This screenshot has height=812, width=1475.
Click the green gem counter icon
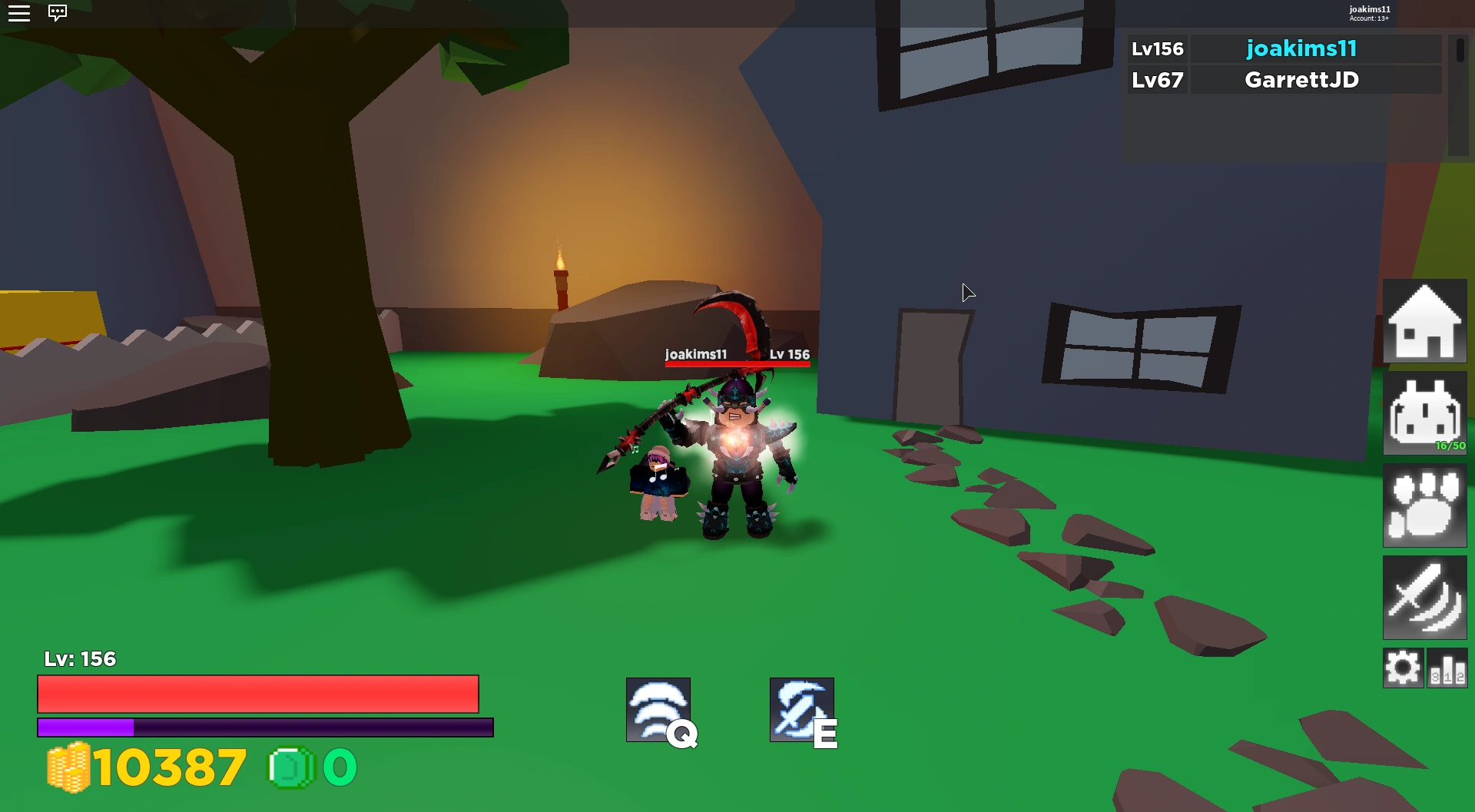(290, 767)
